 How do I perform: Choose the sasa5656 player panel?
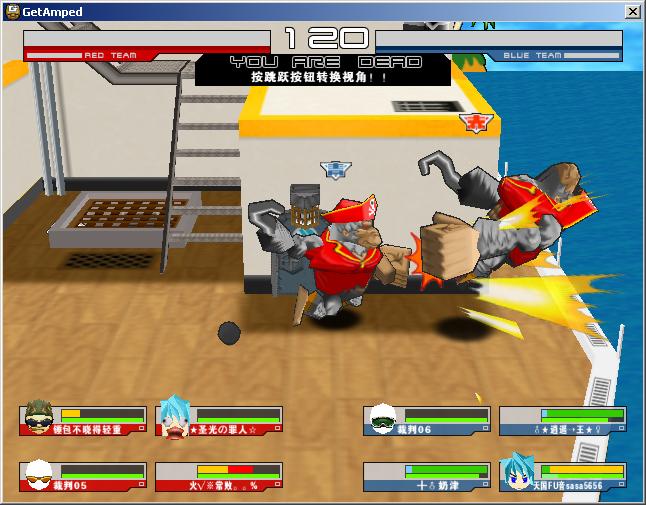(x=563, y=476)
